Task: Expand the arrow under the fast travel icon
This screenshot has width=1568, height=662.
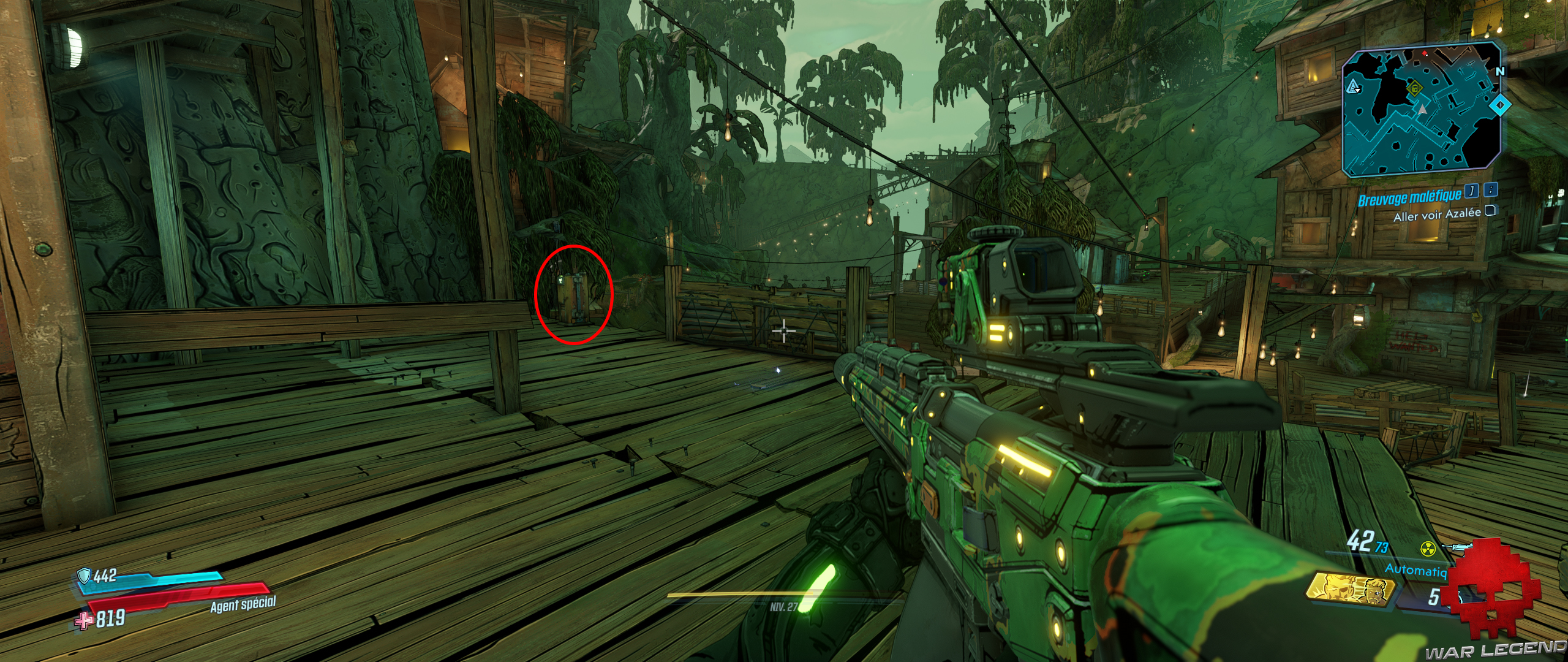Action: [x=1357, y=91]
